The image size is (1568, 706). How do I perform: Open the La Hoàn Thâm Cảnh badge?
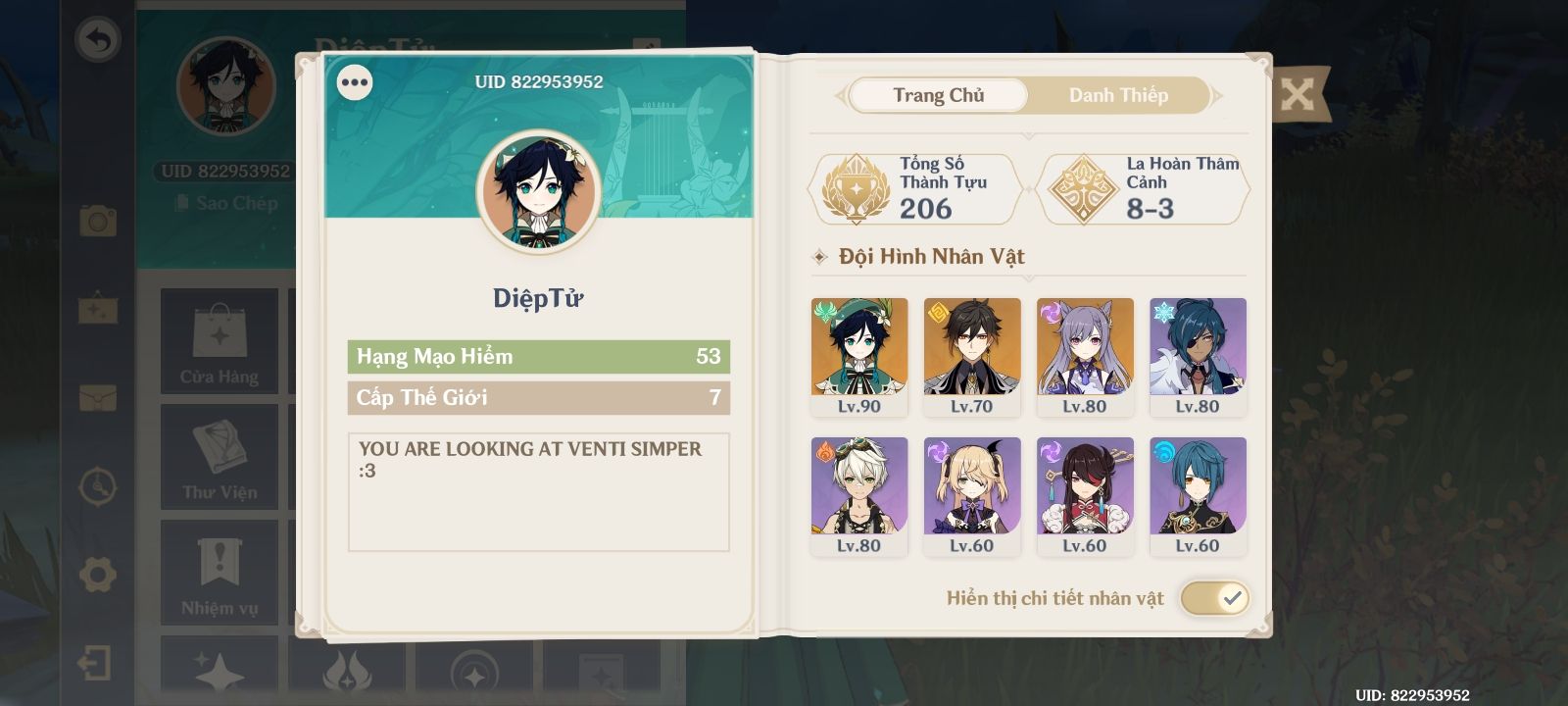pos(1143,187)
